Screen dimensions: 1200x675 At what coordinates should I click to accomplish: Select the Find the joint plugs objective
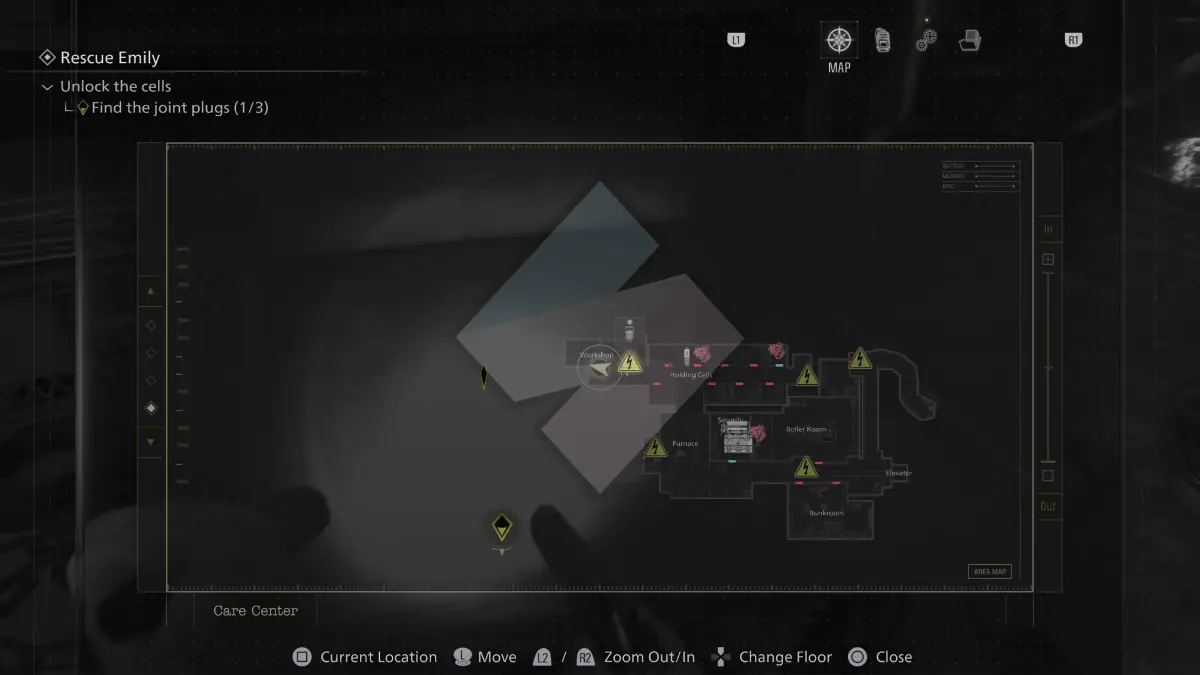(179, 108)
